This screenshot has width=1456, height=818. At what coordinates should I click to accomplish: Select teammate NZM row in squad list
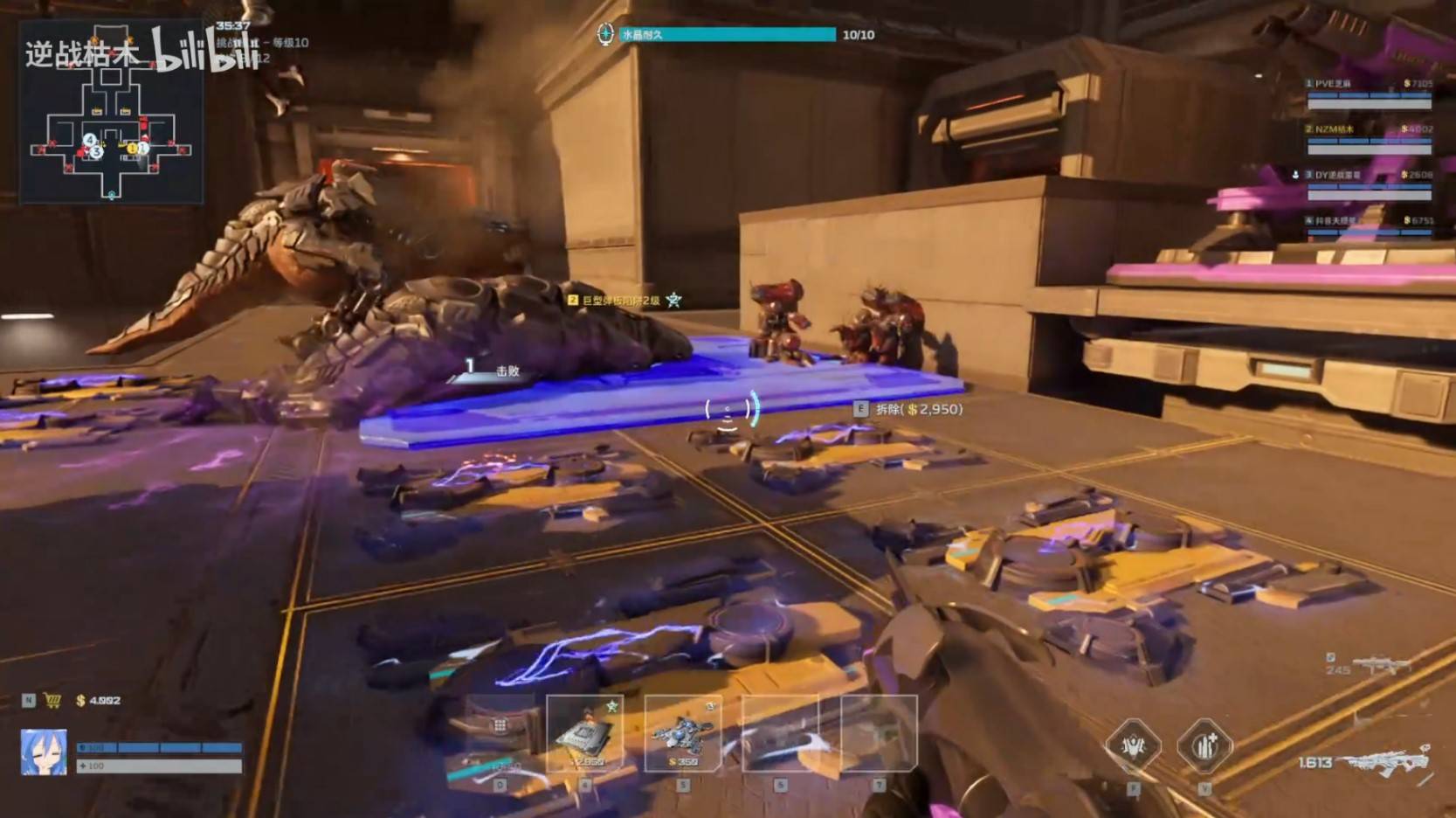click(1369, 138)
